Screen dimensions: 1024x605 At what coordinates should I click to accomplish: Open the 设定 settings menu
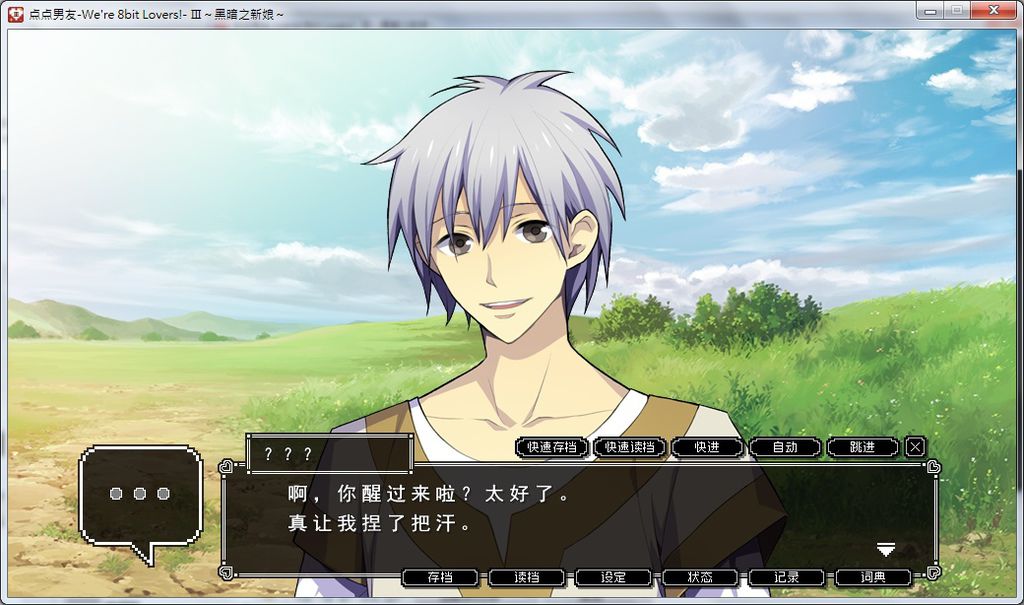click(x=613, y=577)
